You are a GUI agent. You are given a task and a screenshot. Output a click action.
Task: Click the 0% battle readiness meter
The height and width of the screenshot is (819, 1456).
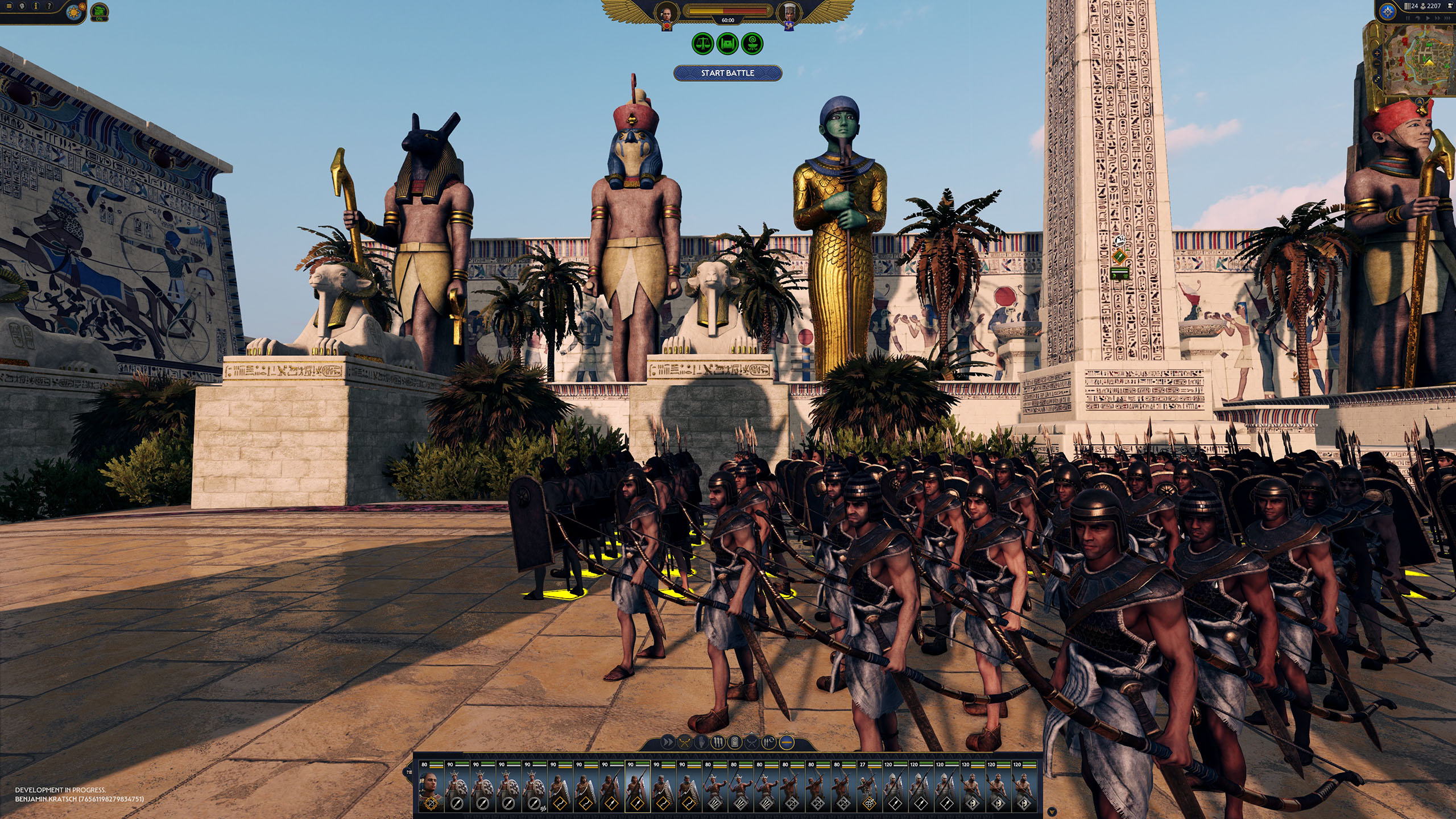click(100, 13)
